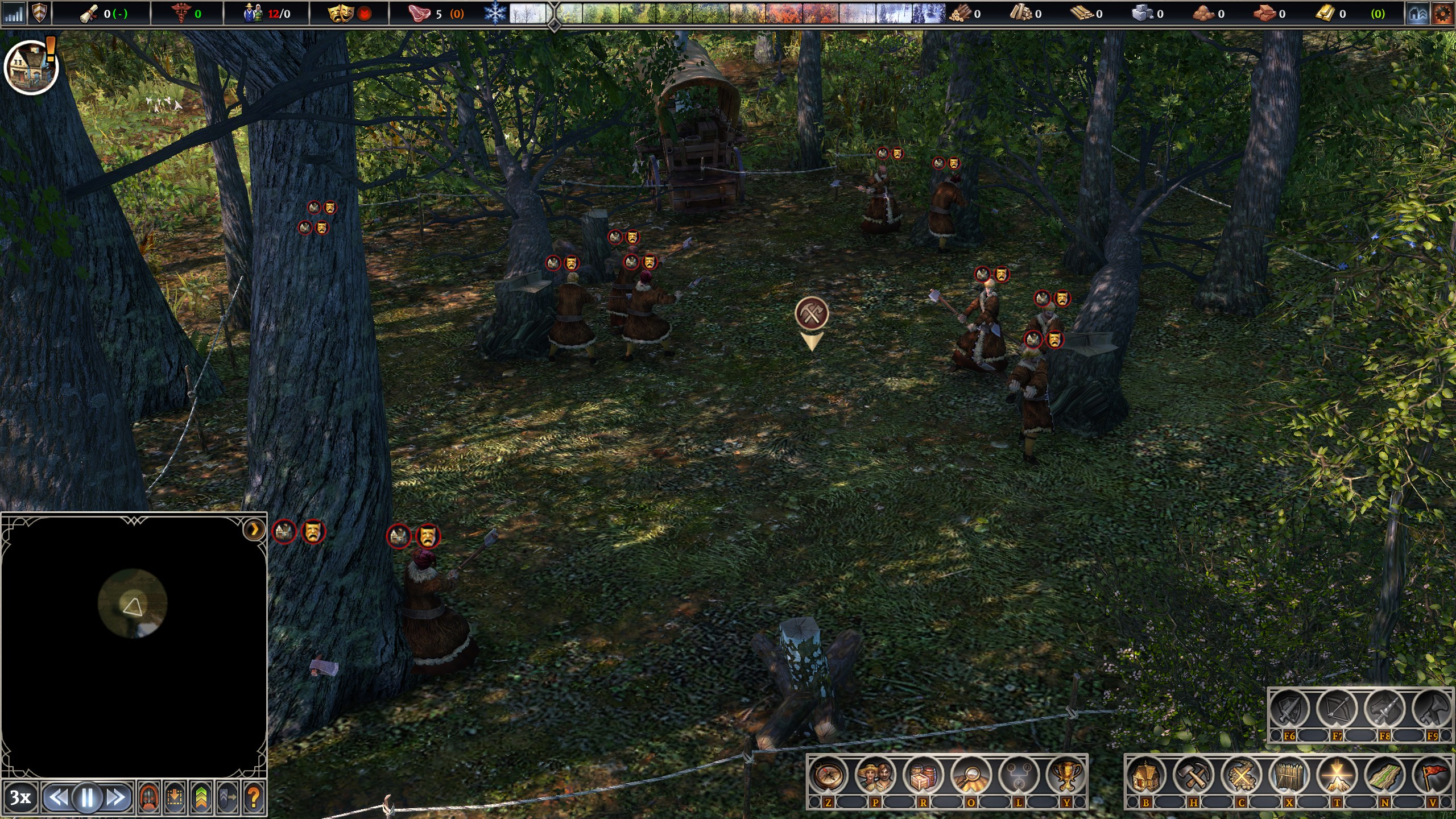1456x819 pixels.
Task: Click the striped shield icon in top bar
Action: pyautogui.click(x=39, y=14)
